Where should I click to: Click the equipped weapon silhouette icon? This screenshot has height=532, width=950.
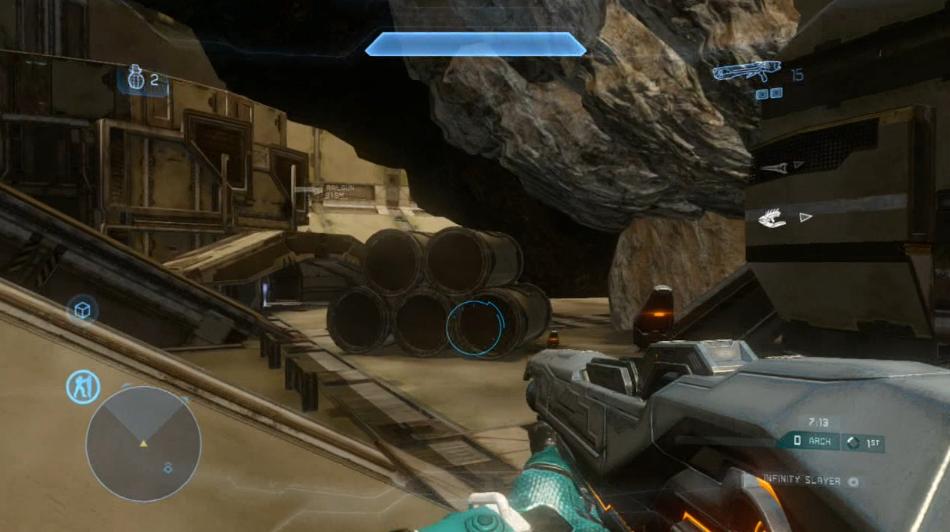pos(745,72)
